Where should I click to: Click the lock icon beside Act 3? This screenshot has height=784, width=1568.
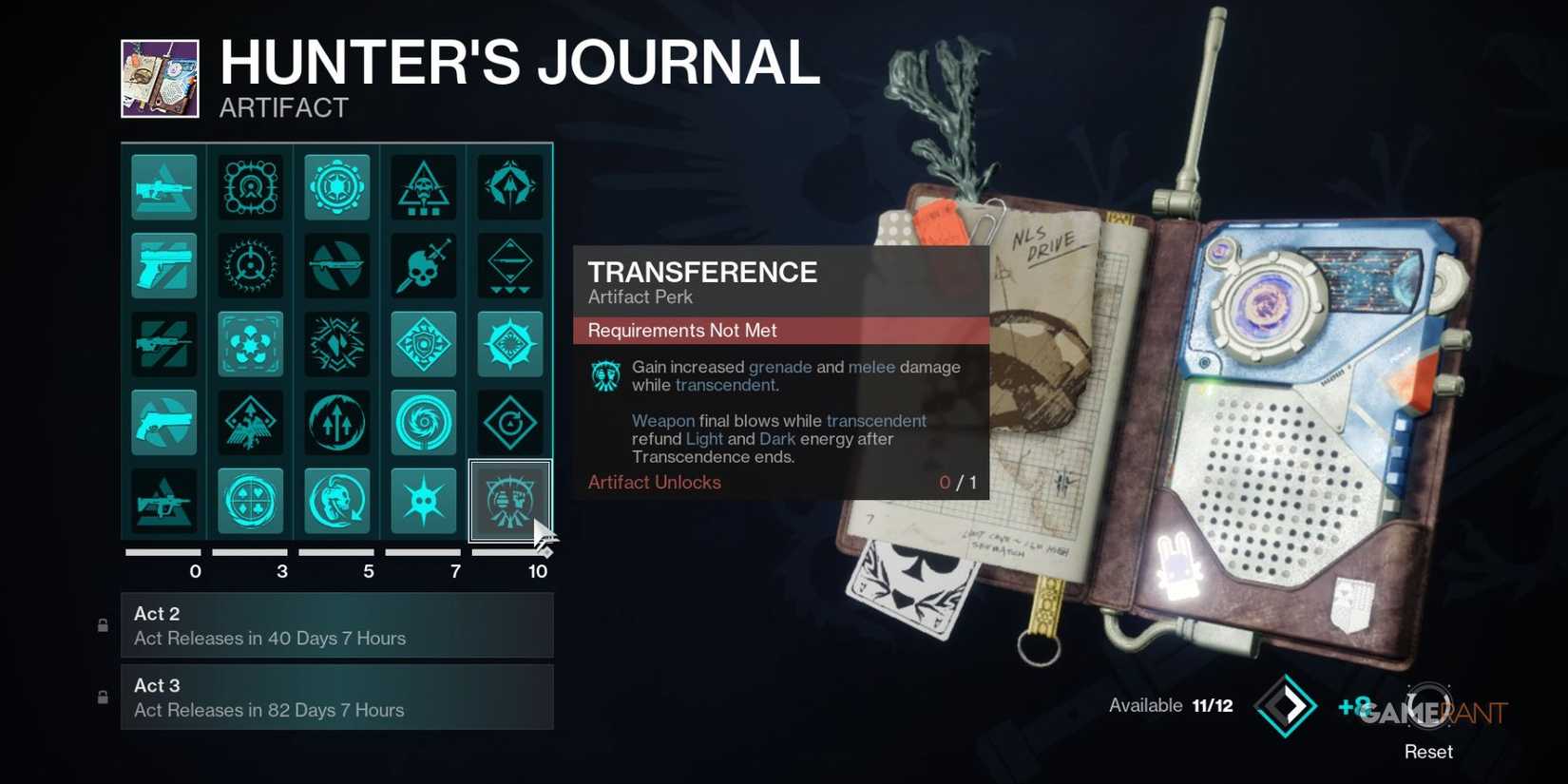click(103, 697)
